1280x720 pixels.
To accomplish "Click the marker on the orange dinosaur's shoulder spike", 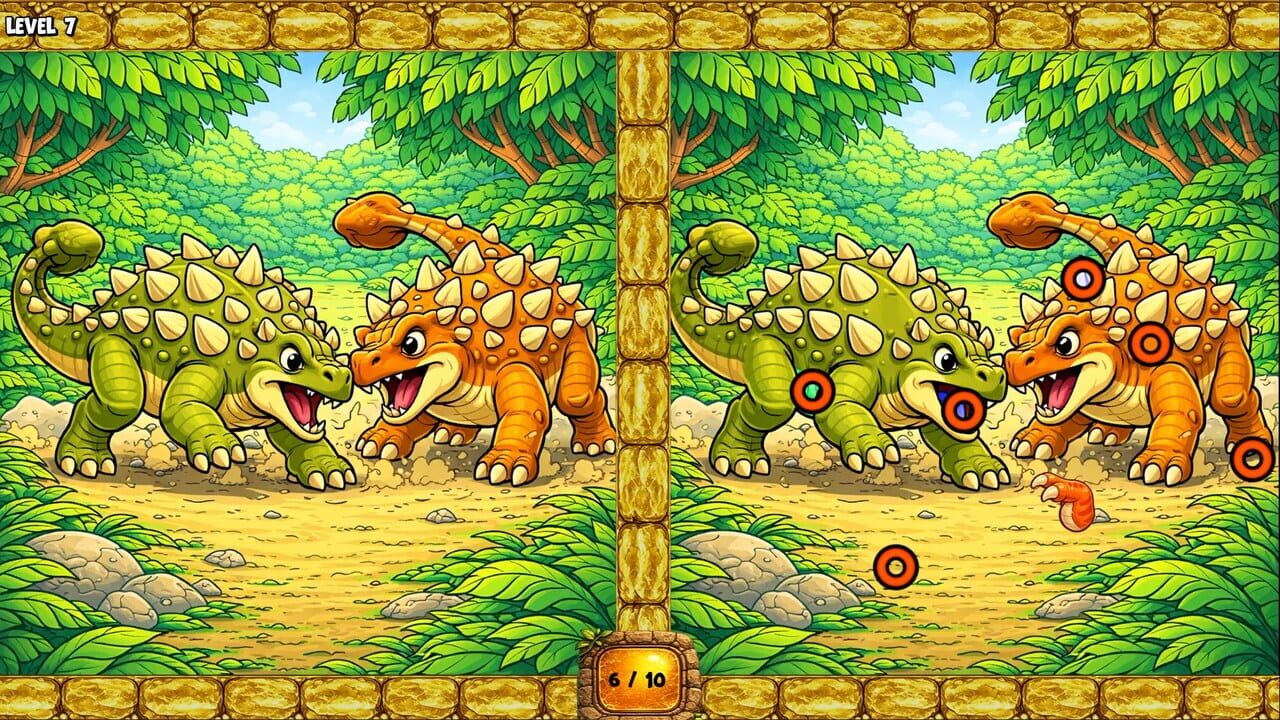I will click(1148, 345).
